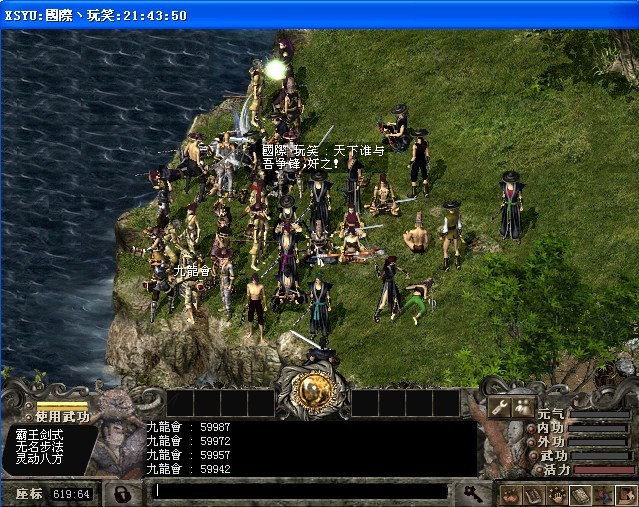Click the 使用武功 label button
The image size is (639, 507).
tap(60, 416)
